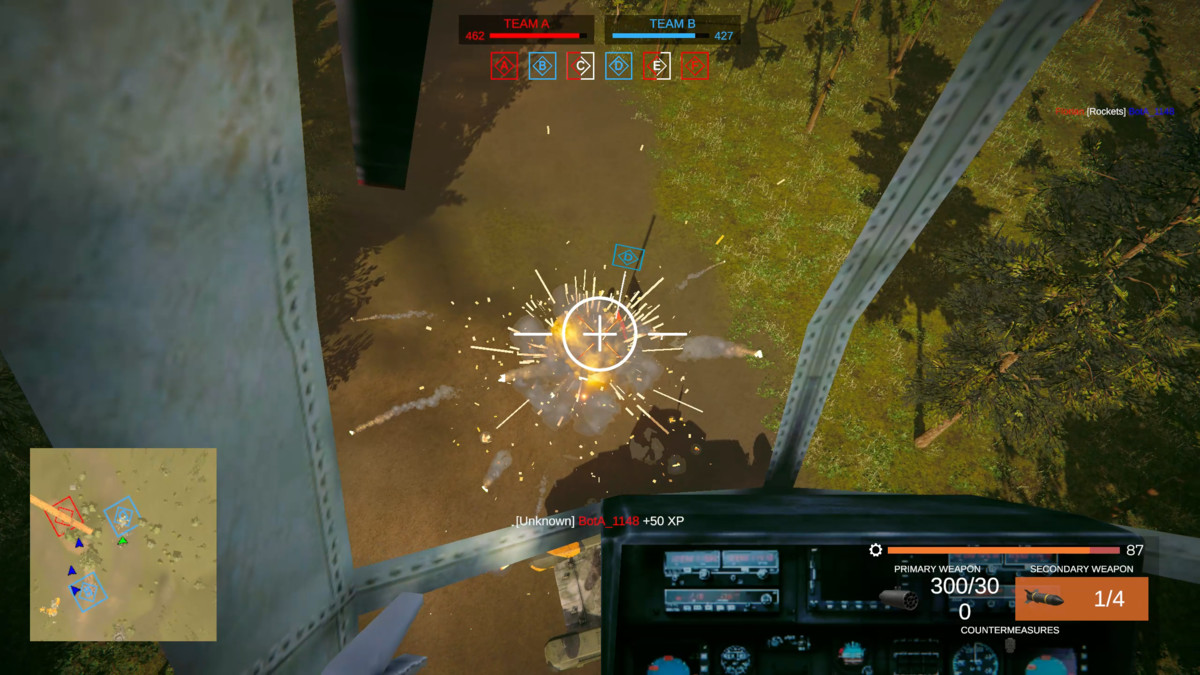Choose the blue capture point D icon at top
The image size is (1200, 675).
[x=619, y=66]
